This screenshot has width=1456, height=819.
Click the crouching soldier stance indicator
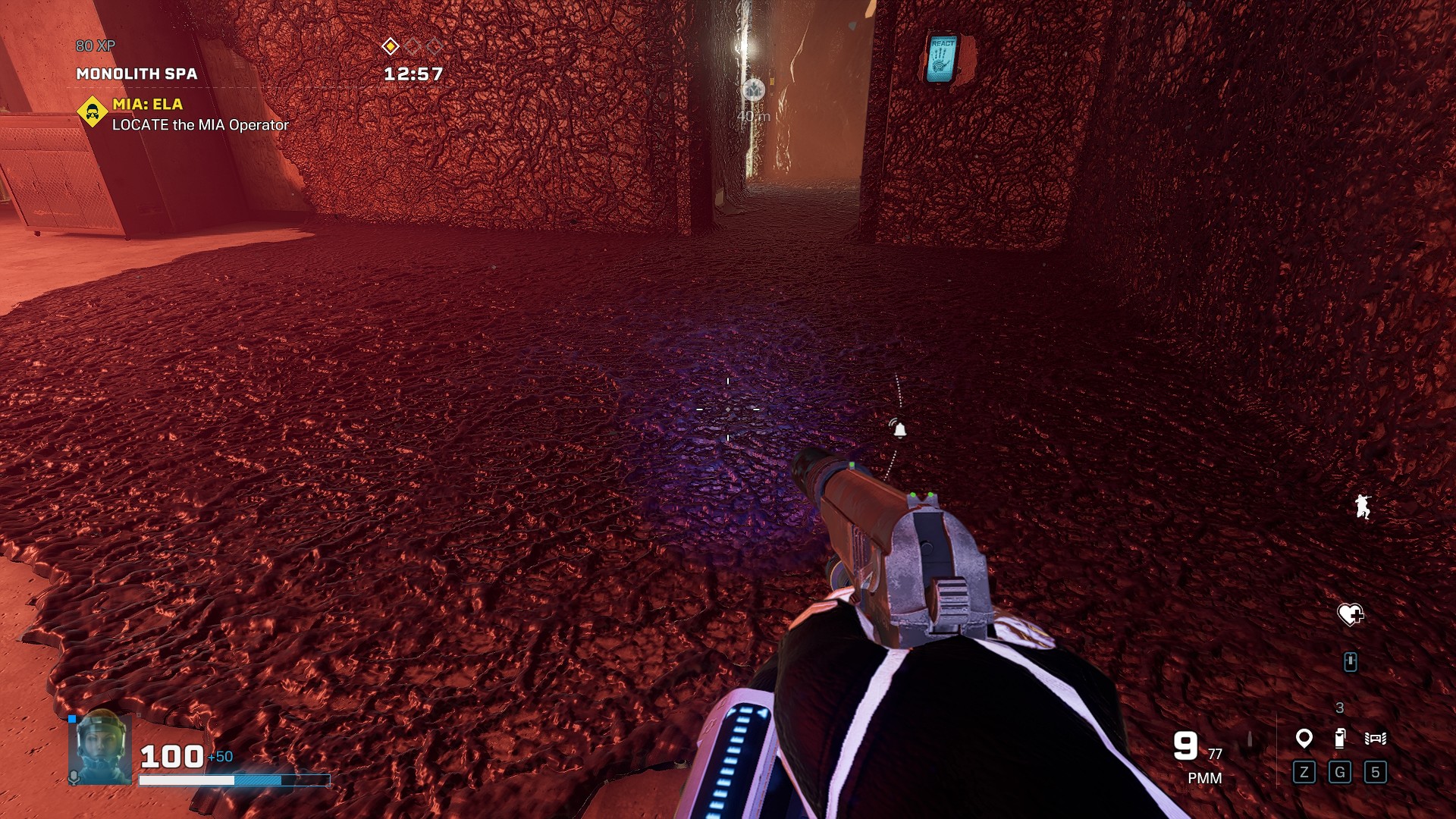(x=1363, y=506)
